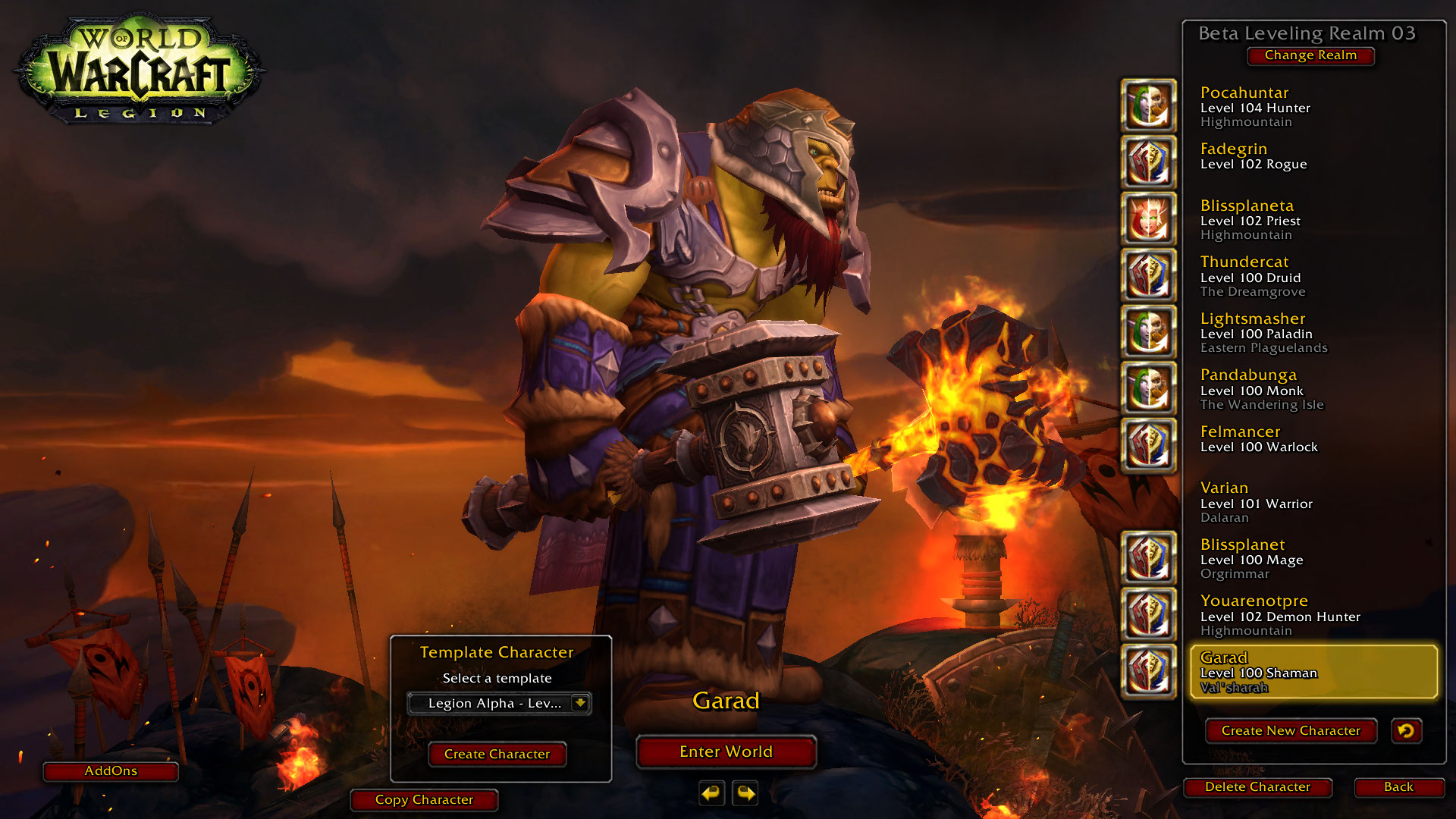Create character from selected template

tap(497, 755)
